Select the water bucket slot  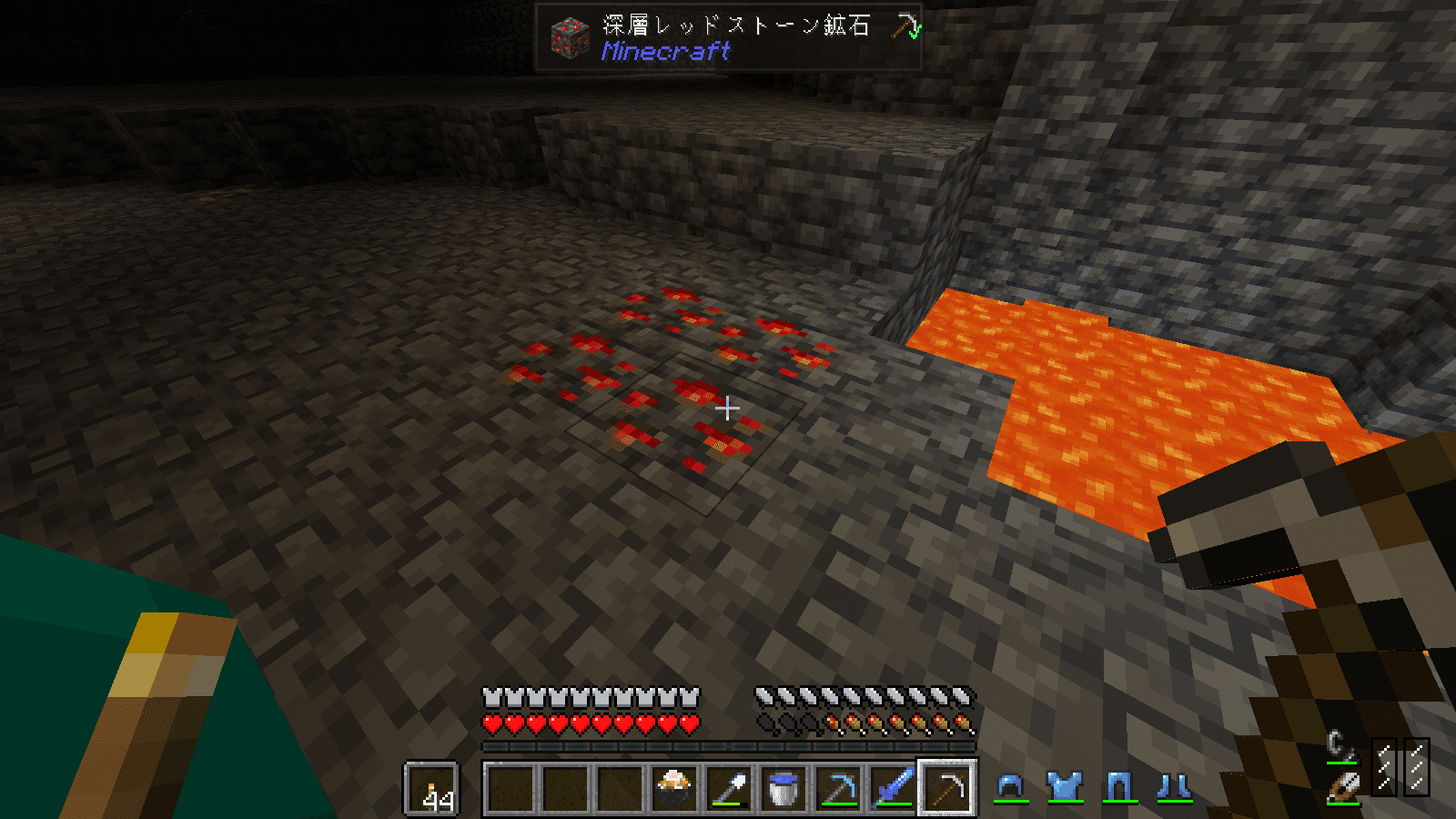(784, 788)
